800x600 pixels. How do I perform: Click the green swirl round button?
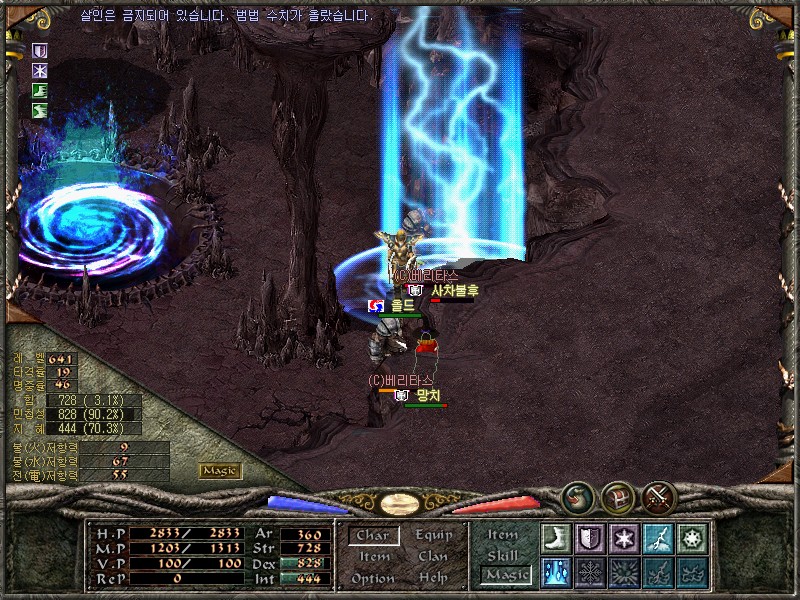(578, 497)
